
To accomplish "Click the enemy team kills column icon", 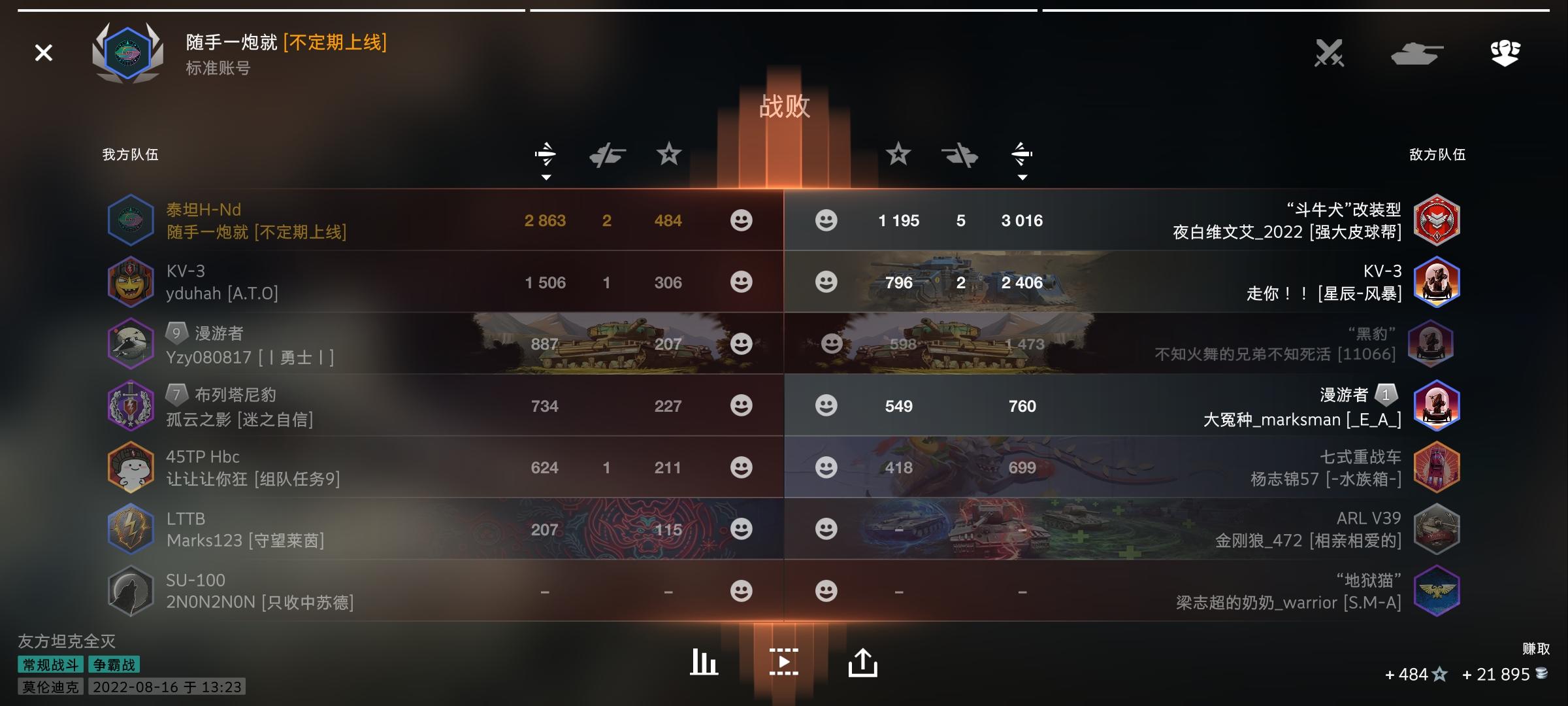I will pos(960,155).
